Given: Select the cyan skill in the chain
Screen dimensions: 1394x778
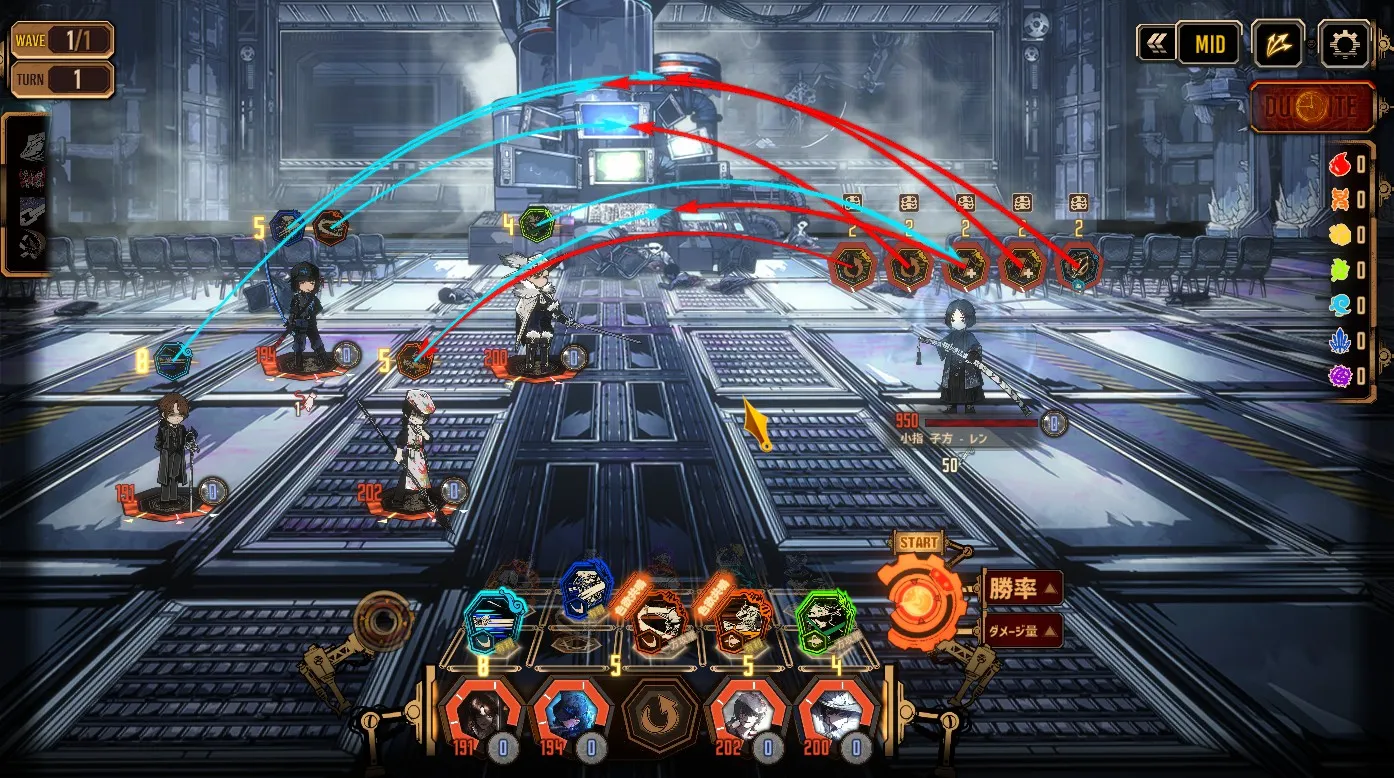Looking at the screenshot, I should click(x=493, y=620).
